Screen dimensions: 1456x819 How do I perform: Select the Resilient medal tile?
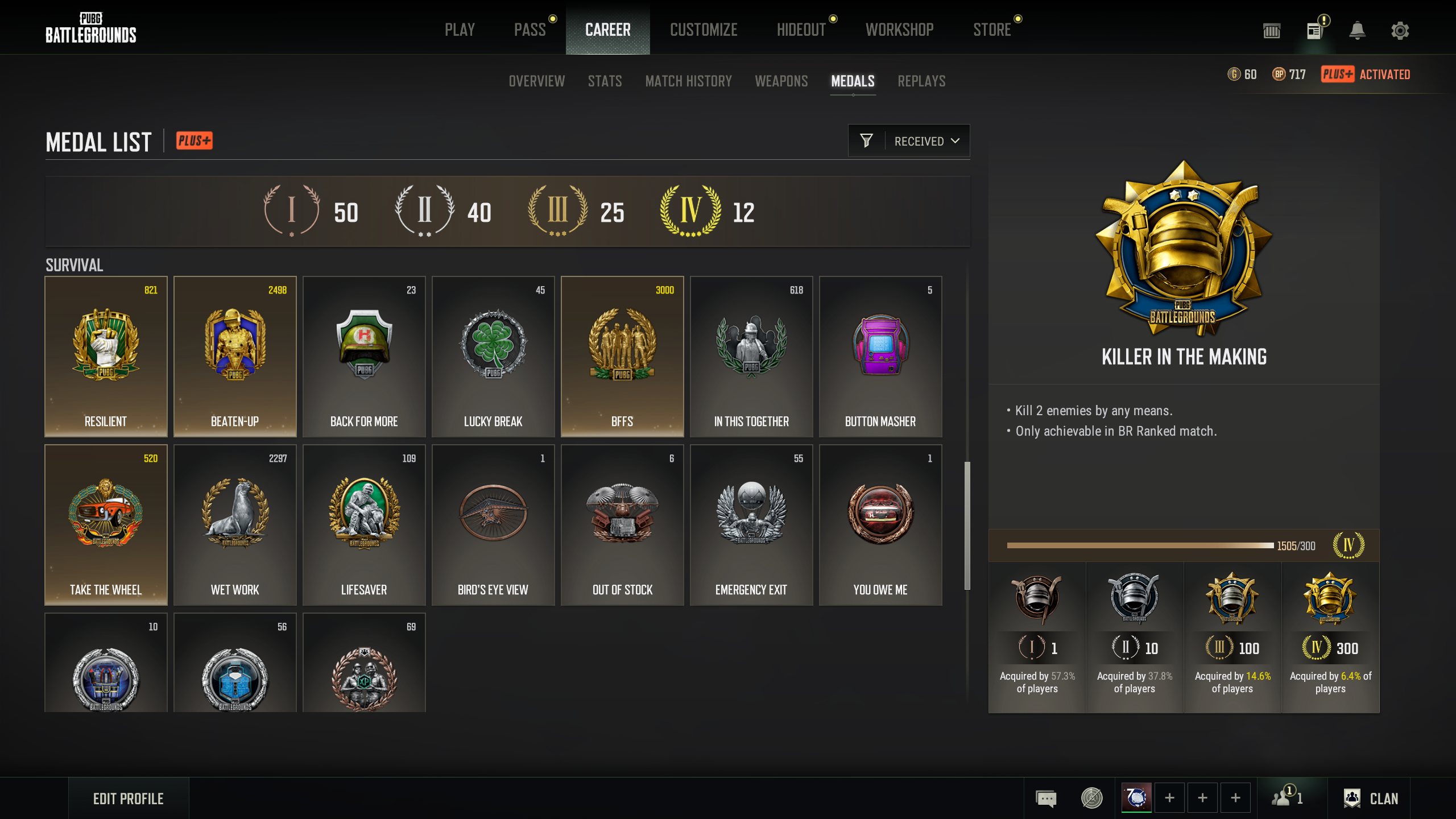click(x=106, y=357)
